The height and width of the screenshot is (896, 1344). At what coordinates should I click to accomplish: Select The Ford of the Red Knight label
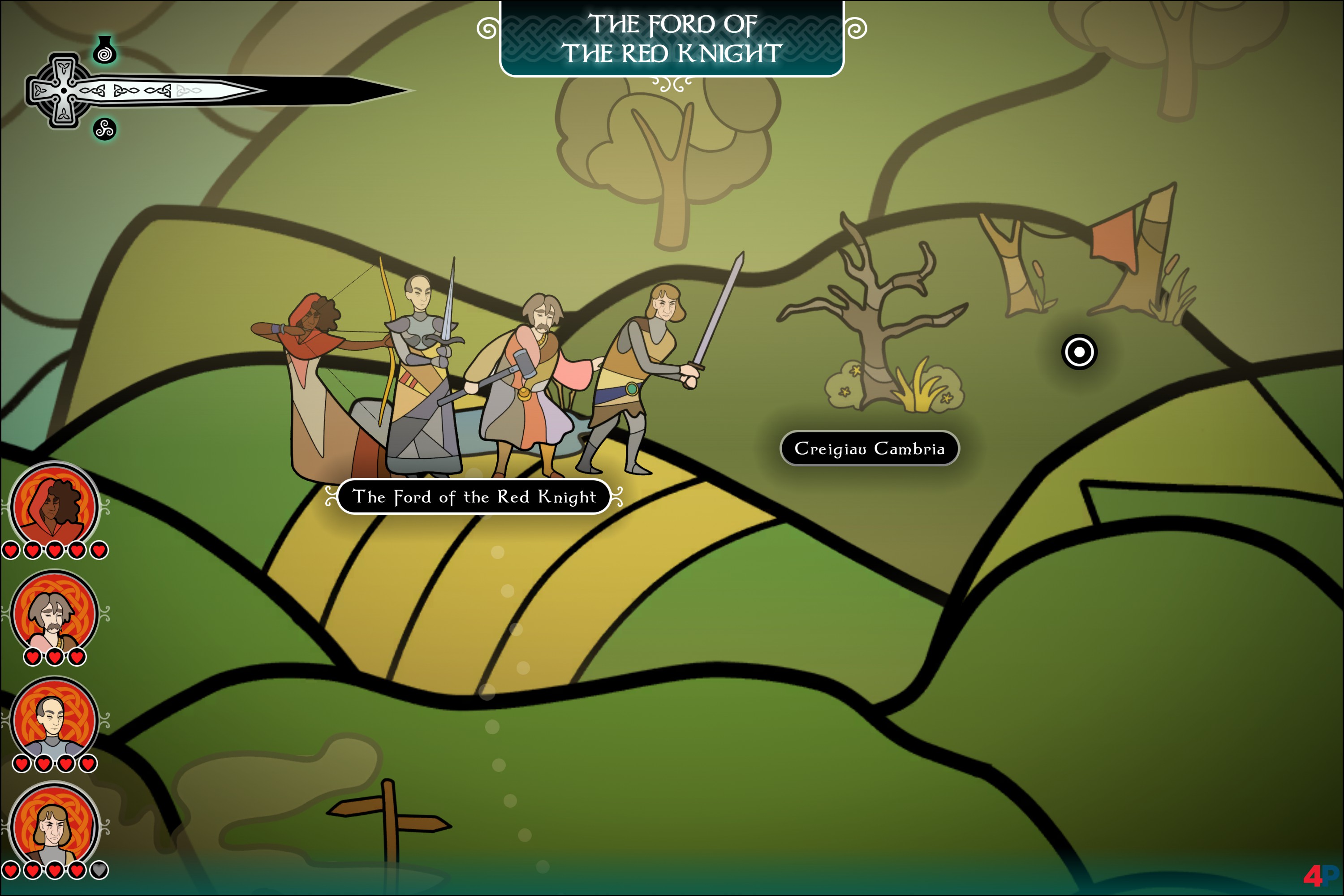[x=474, y=496]
